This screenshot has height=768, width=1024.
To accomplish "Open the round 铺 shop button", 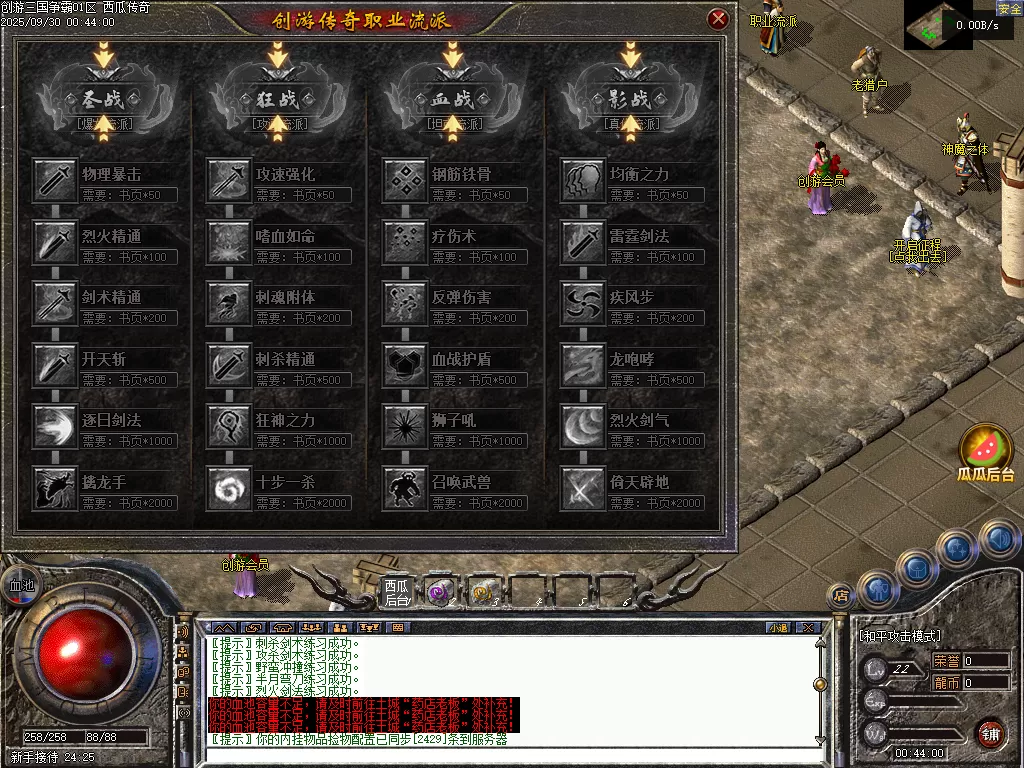I will (990, 733).
